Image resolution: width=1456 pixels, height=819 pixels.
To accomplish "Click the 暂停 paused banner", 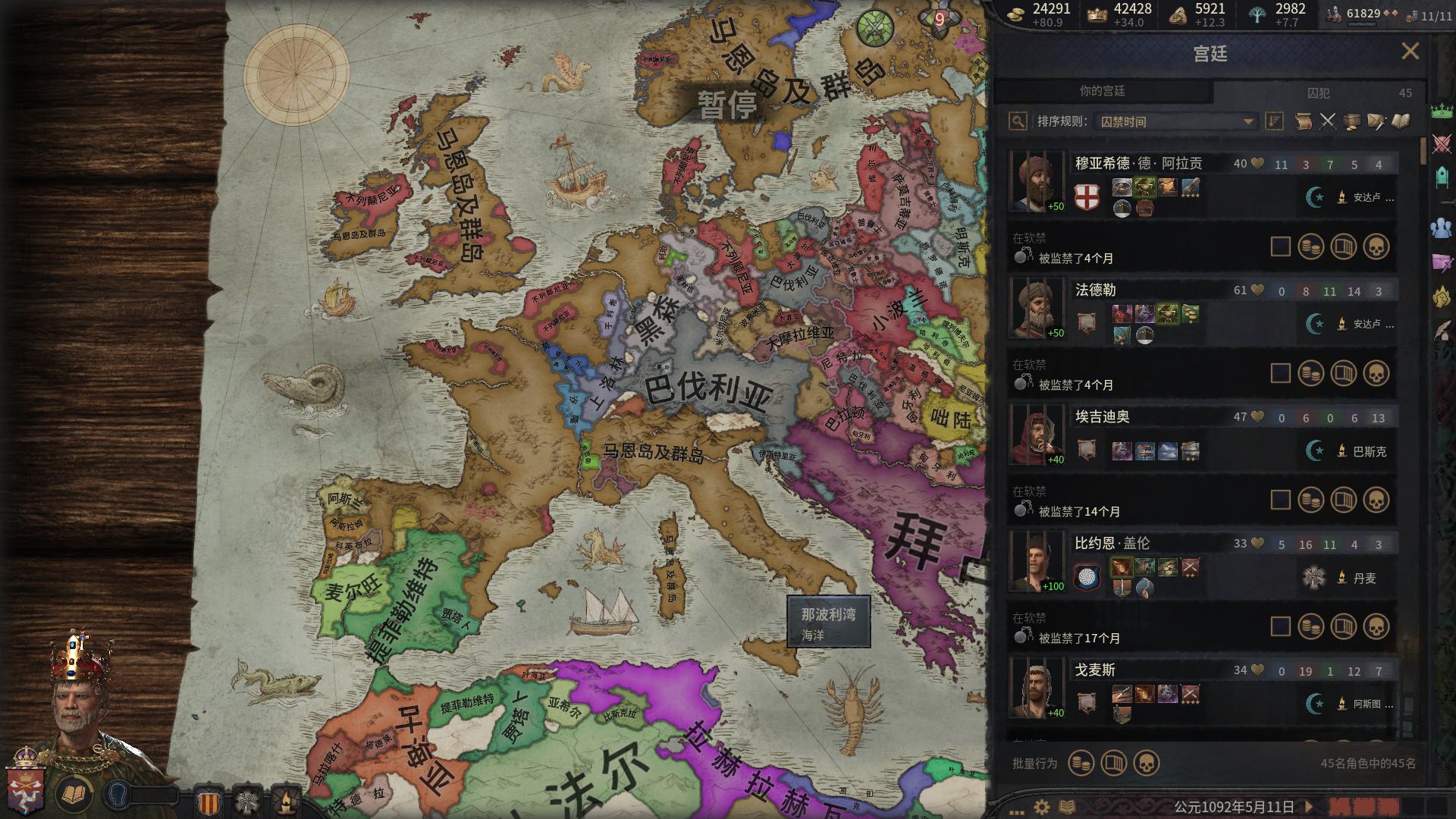I will [726, 105].
